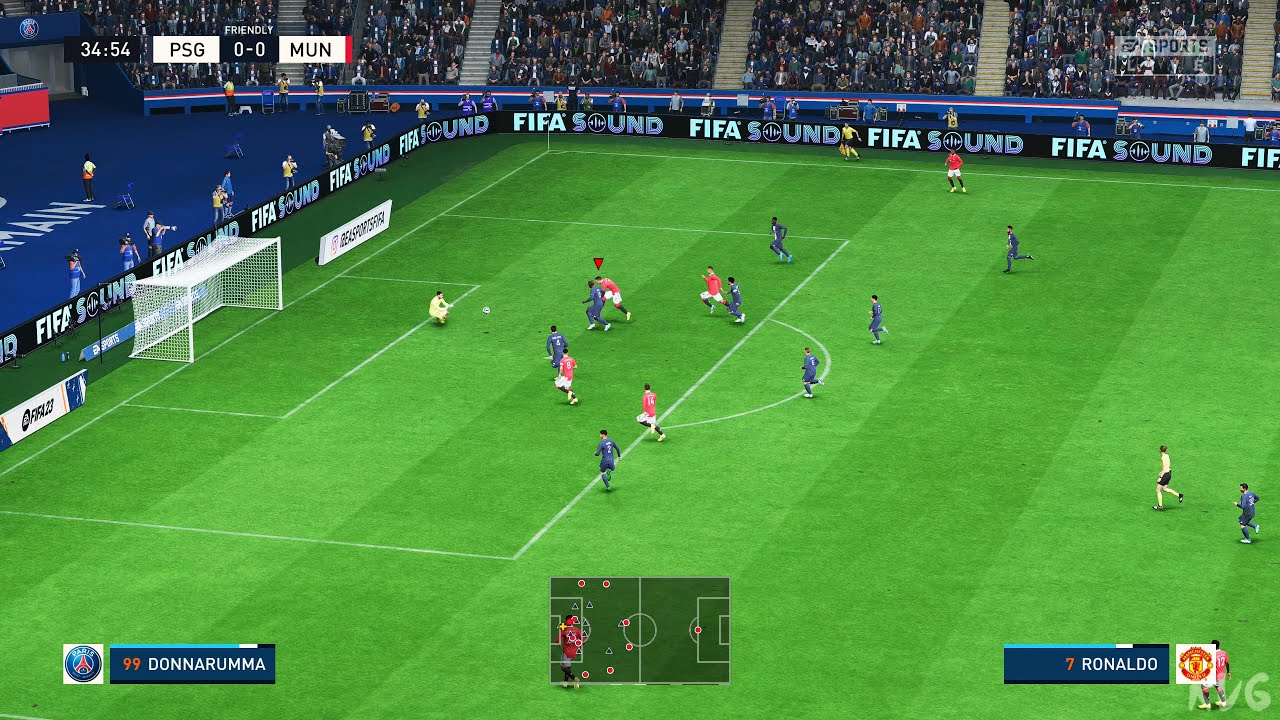
Task: Expand the 0-0 score display
Action: [x=247, y=49]
